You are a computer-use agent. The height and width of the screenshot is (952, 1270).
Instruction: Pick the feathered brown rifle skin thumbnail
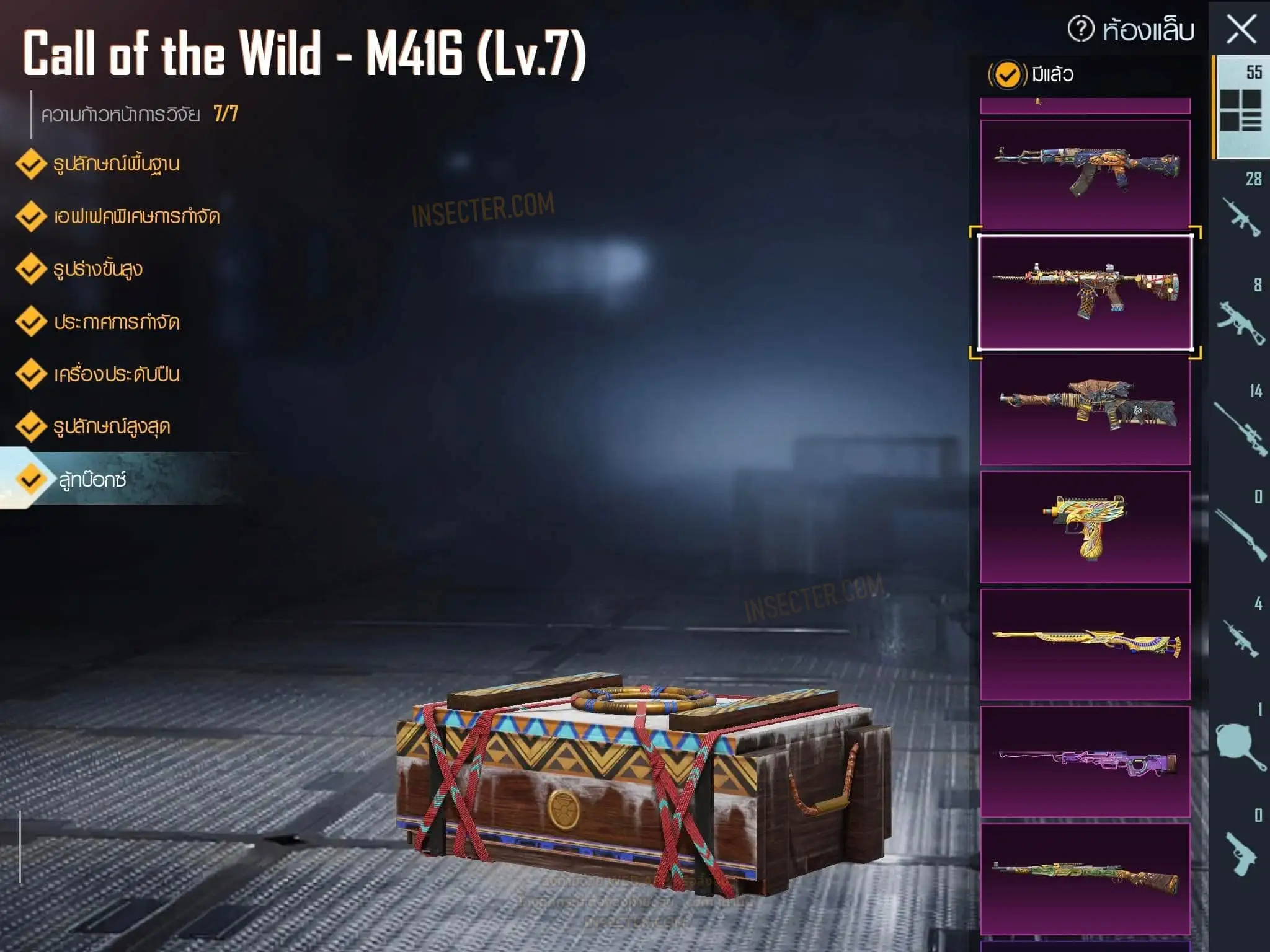(1085, 409)
